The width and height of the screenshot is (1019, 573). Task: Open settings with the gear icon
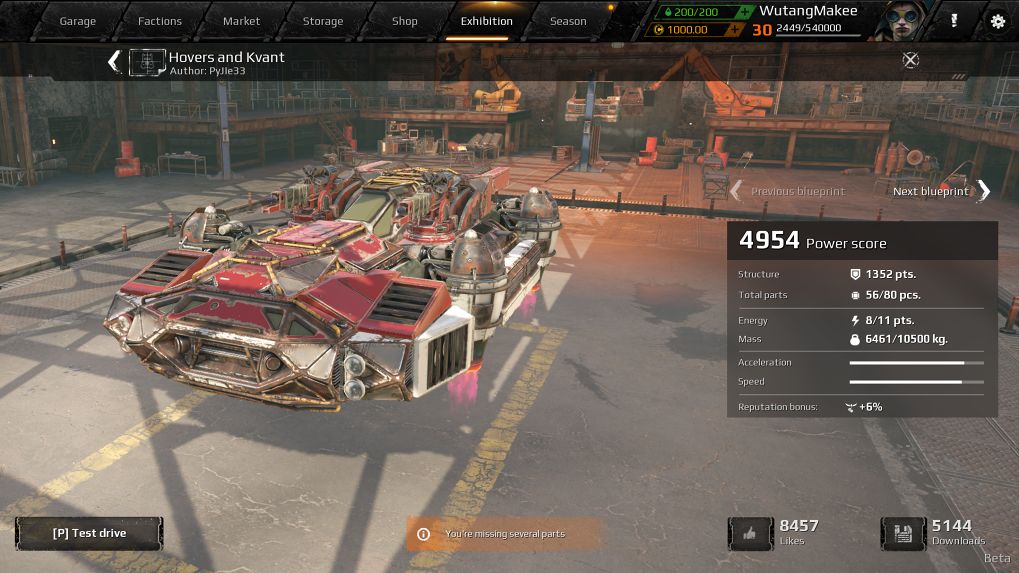(x=997, y=21)
